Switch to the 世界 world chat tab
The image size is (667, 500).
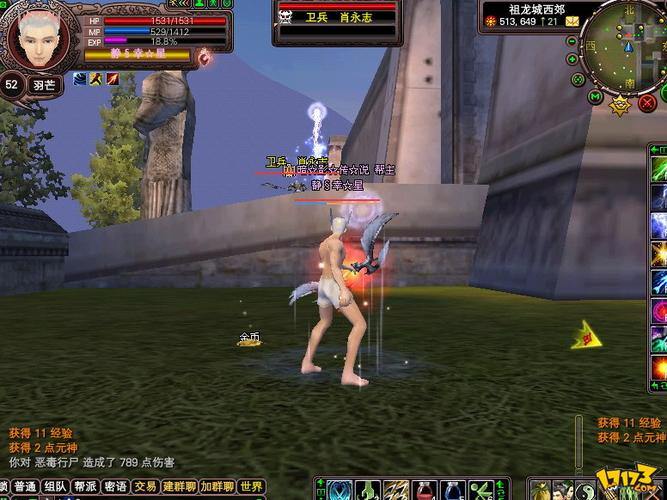(249, 487)
